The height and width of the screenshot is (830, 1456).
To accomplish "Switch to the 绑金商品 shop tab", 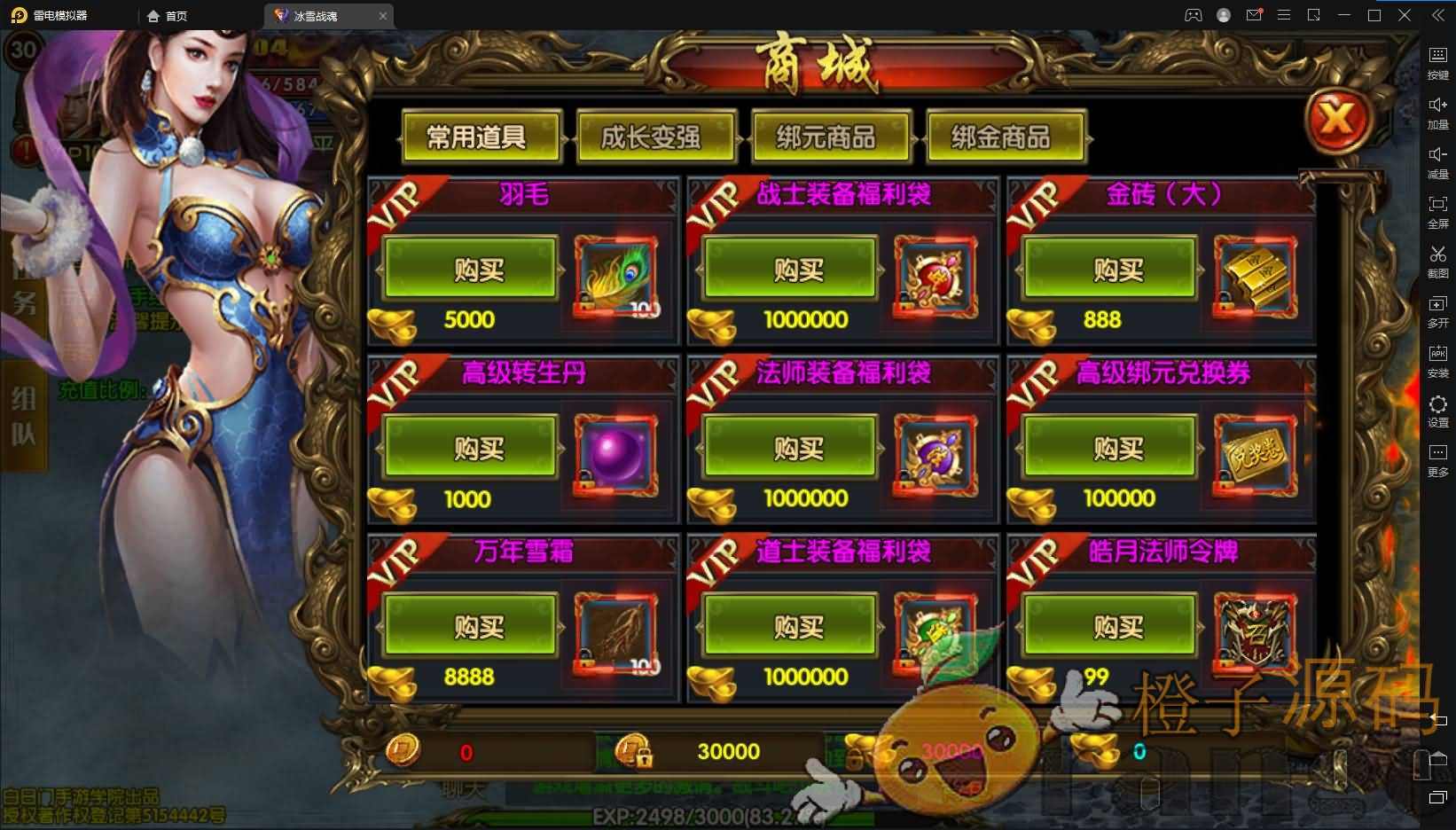I will (x=1006, y=137).
